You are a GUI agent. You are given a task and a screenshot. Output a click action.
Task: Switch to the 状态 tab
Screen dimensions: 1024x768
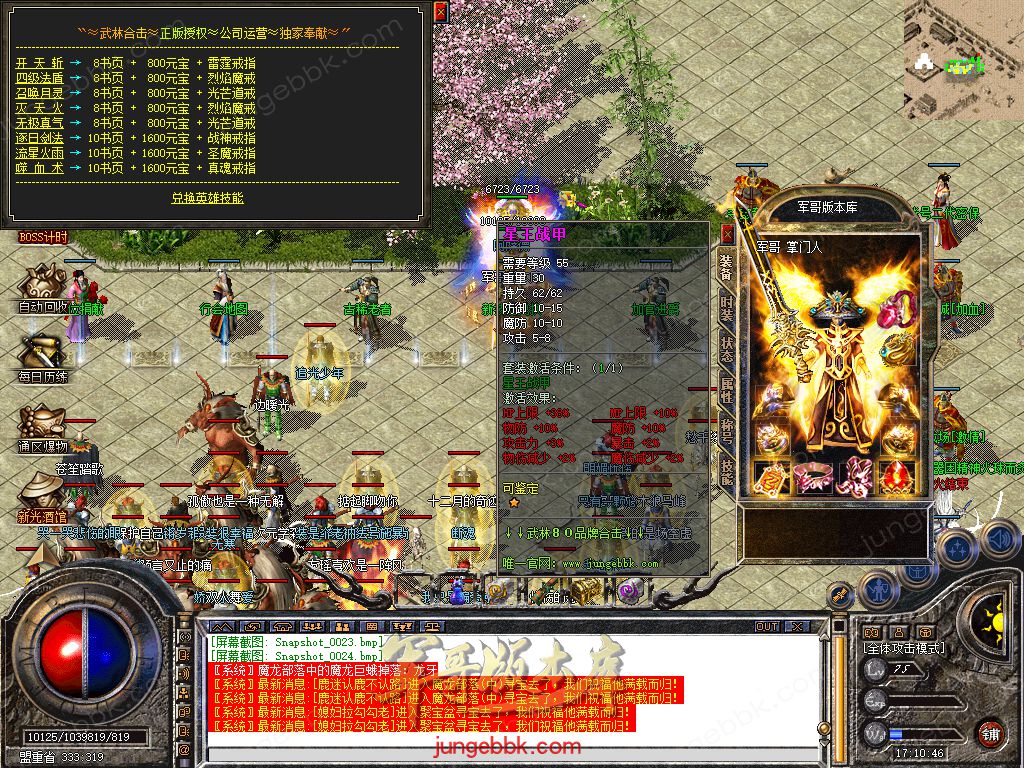click(727, 350)
